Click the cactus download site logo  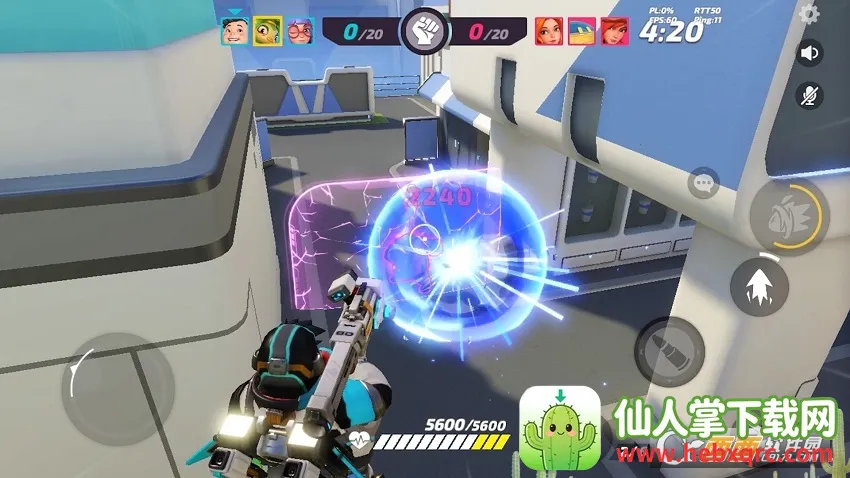pyautogui.click(x=560, y=429)
